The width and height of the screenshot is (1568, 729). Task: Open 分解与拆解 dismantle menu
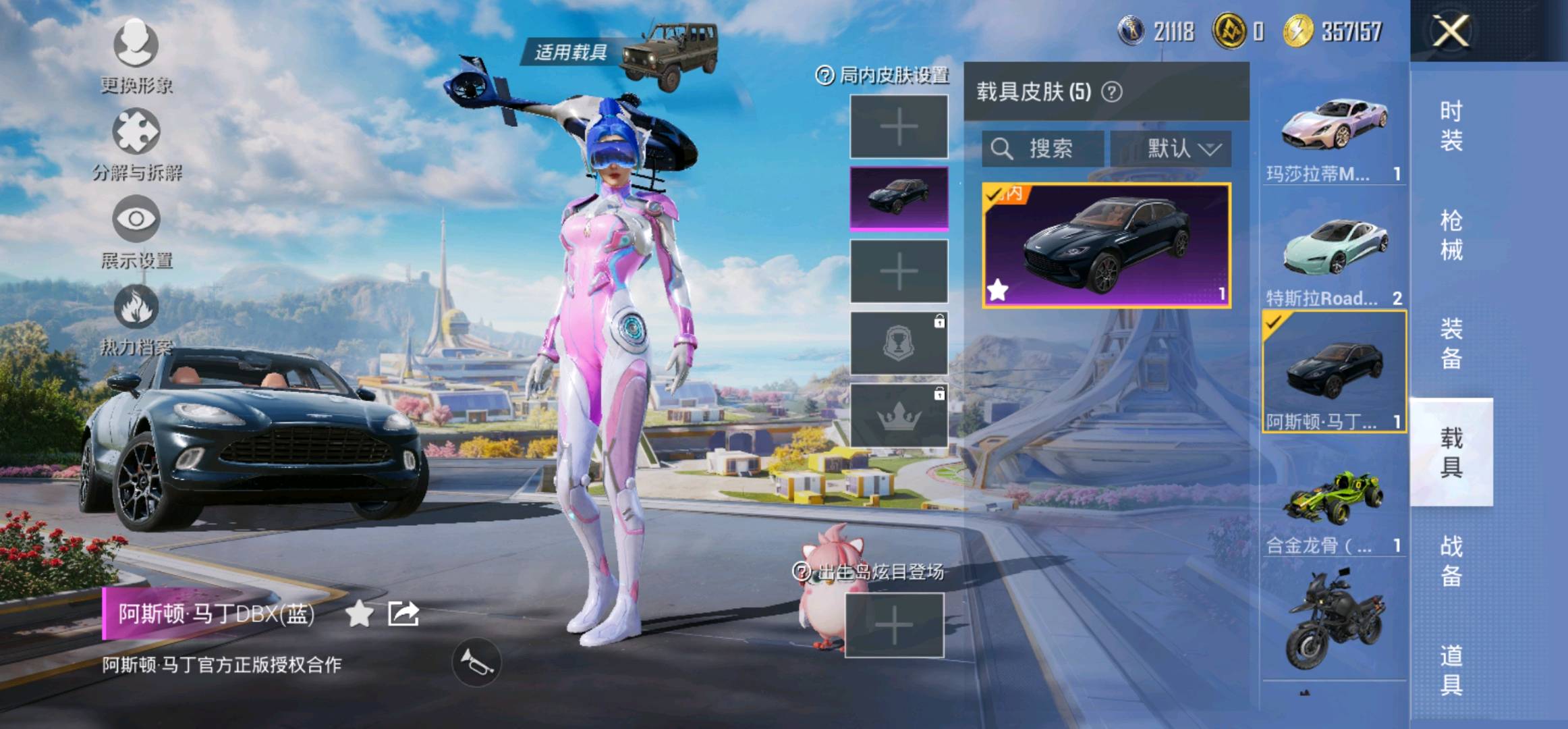(x=136, y=143)
